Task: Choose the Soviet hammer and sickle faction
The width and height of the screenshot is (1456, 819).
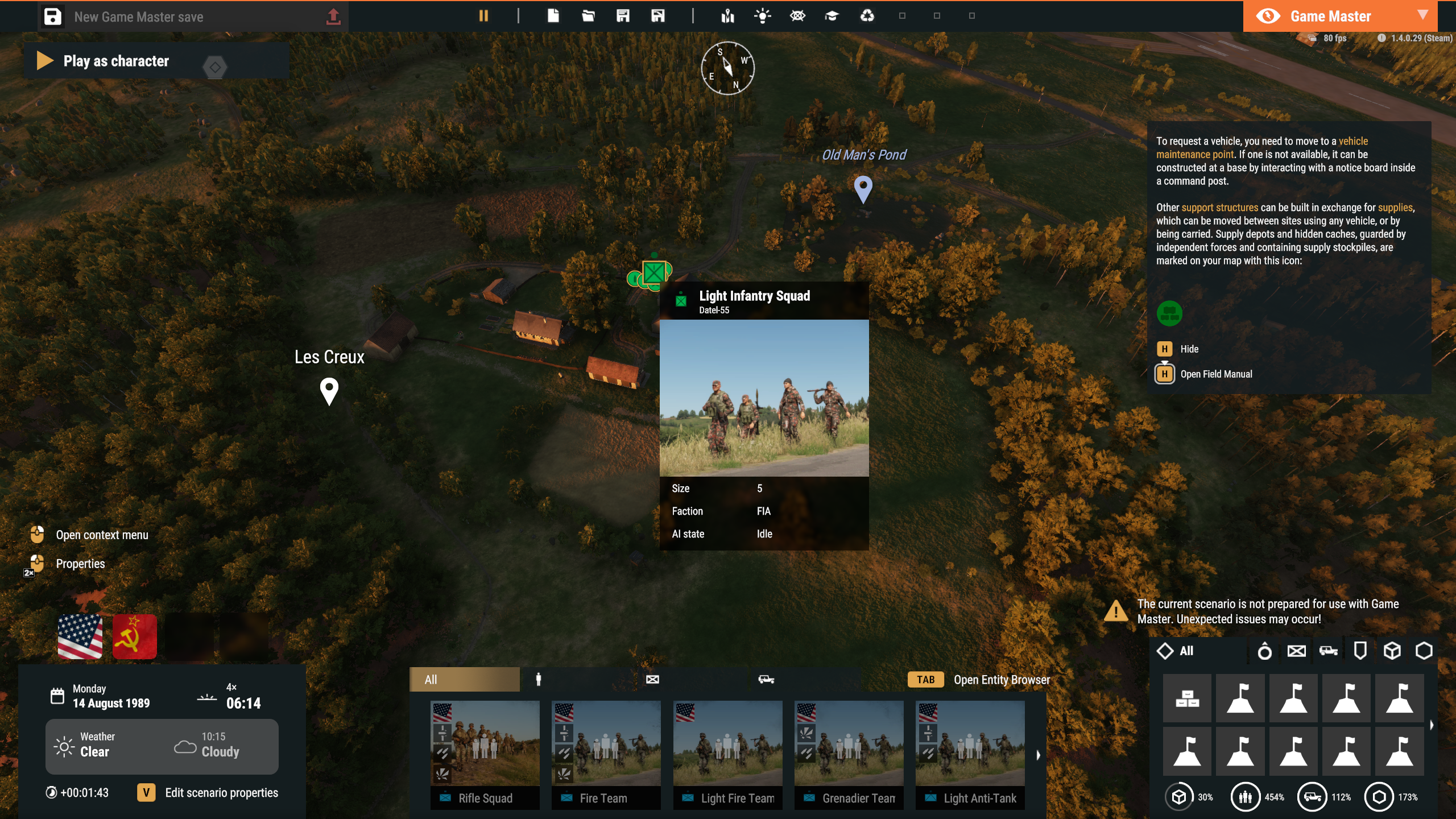Action: 135,636
